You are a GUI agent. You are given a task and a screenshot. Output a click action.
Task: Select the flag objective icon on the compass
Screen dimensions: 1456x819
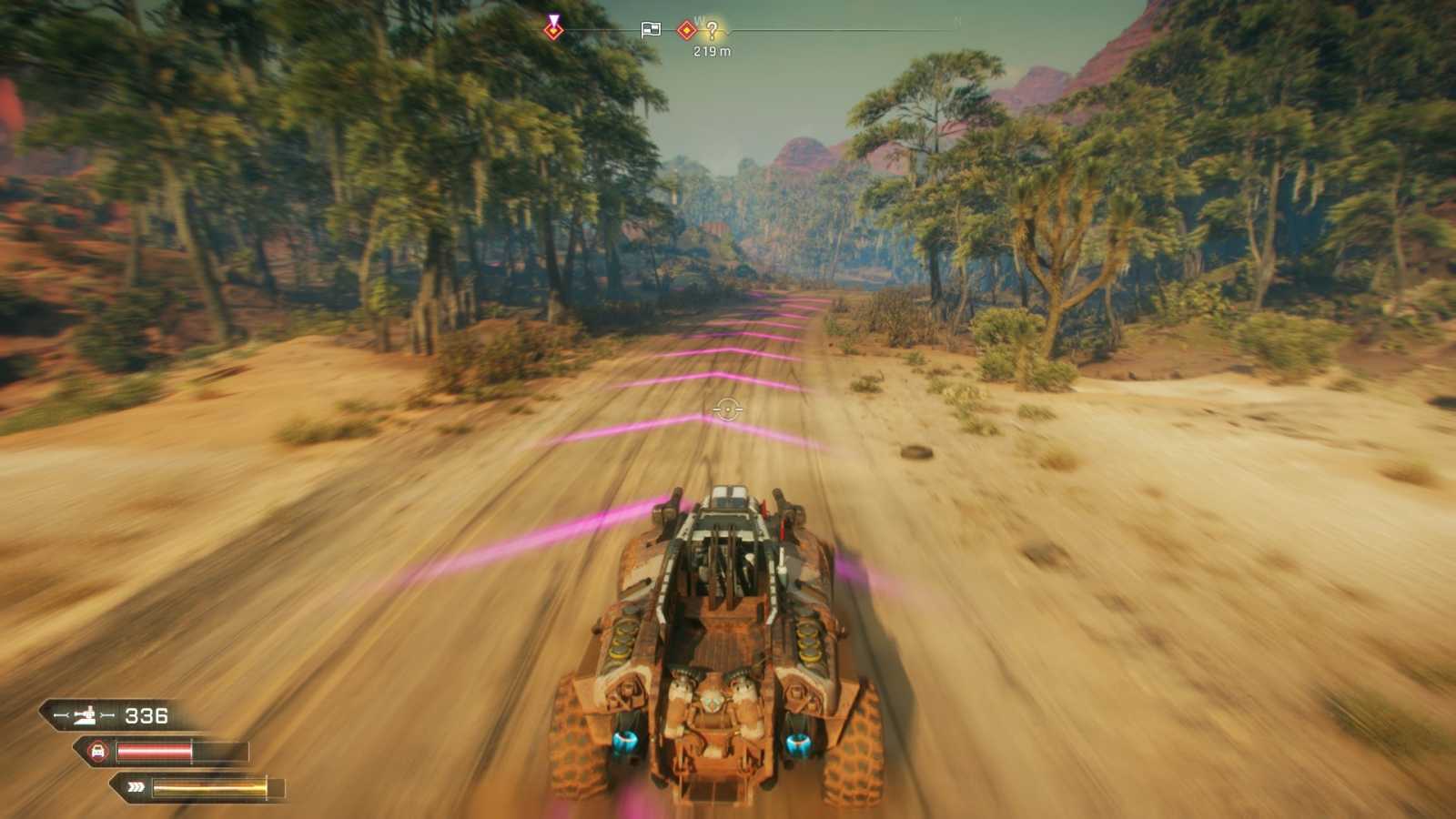(x=651, y=28)
